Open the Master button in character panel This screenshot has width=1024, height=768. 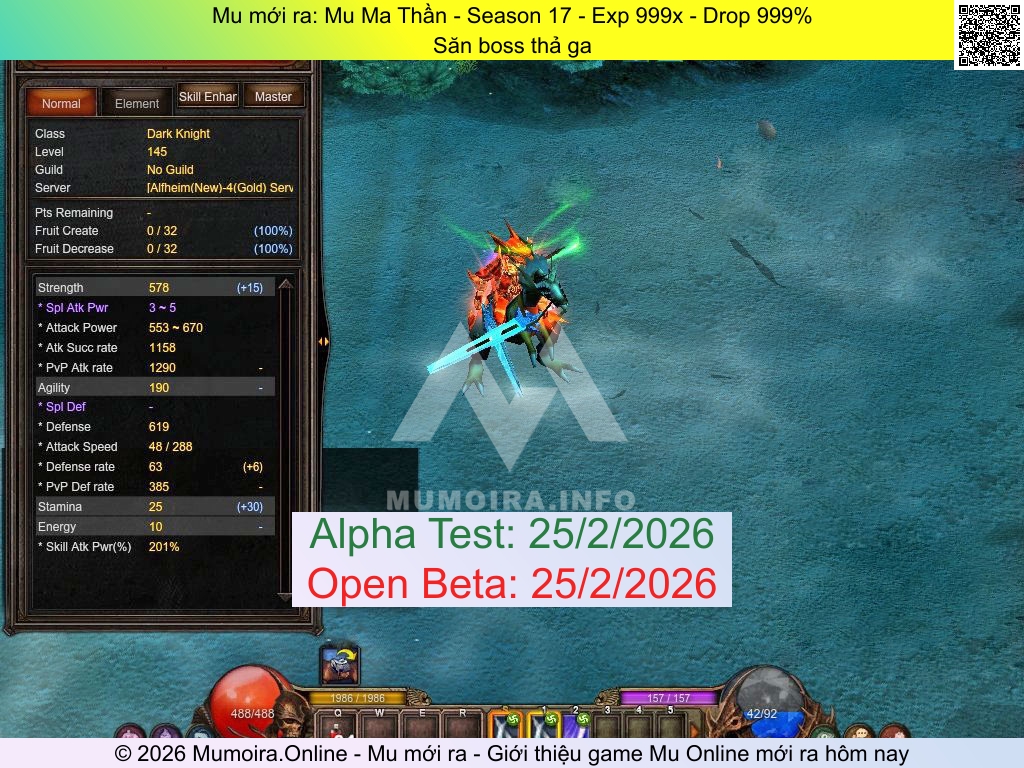click(x=273, y=97)
